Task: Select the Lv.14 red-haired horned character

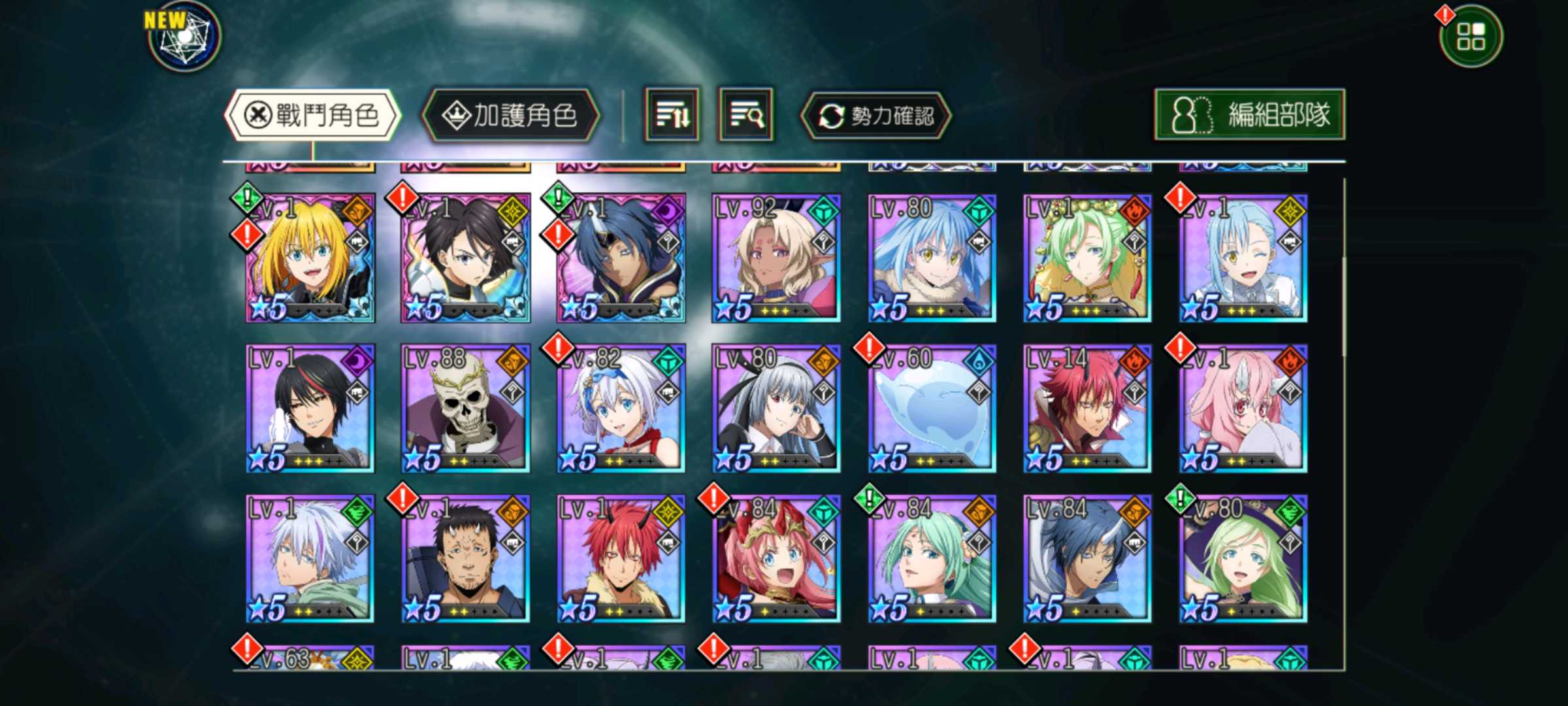Action: click(1087, 409)
